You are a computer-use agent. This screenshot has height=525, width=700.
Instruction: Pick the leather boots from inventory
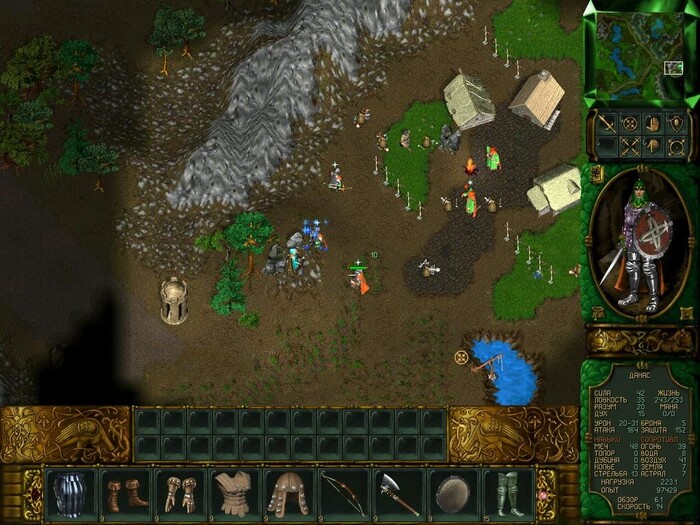click(125, 493)
